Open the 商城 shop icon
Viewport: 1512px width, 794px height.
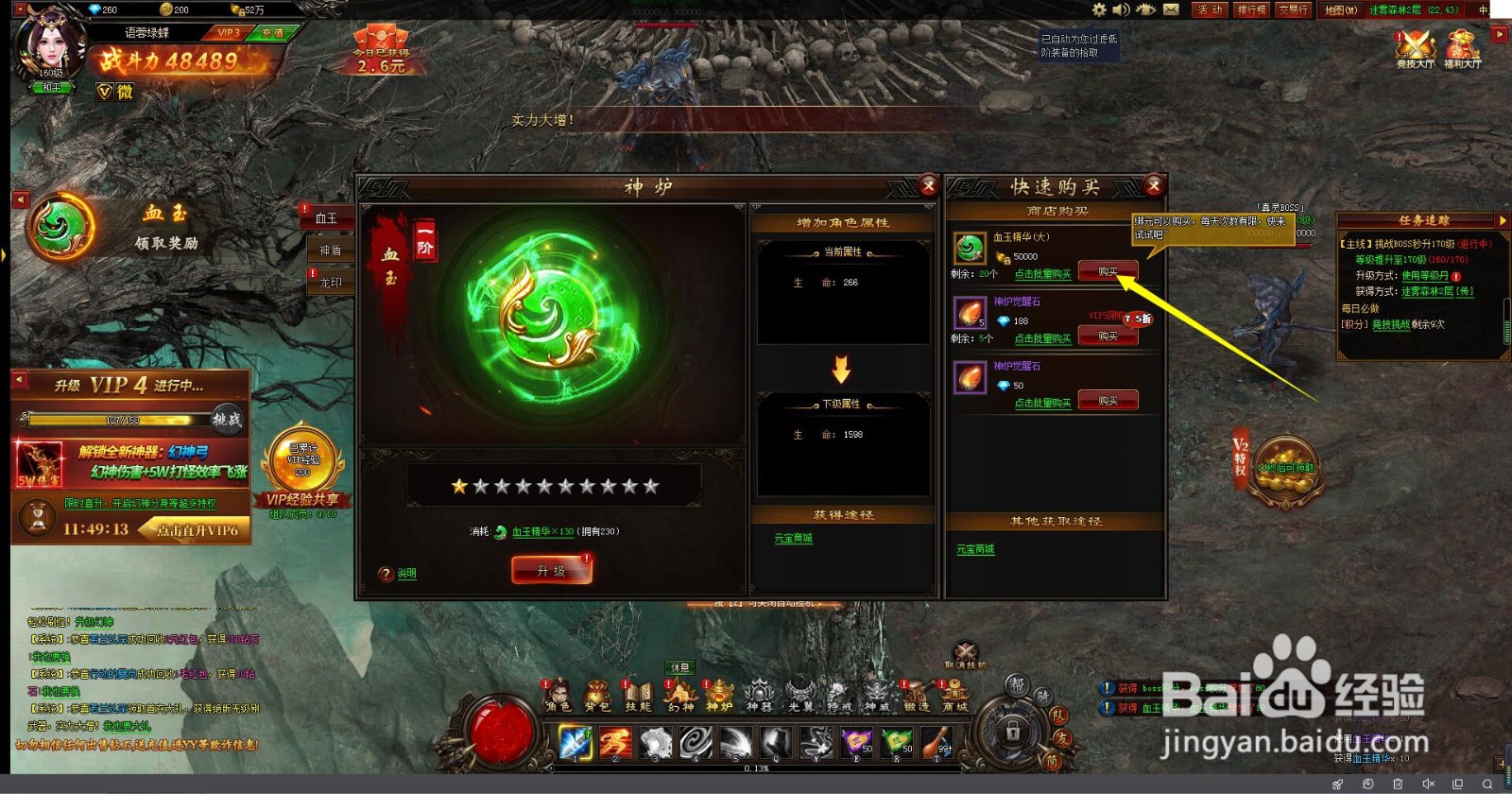pos(954,697)
